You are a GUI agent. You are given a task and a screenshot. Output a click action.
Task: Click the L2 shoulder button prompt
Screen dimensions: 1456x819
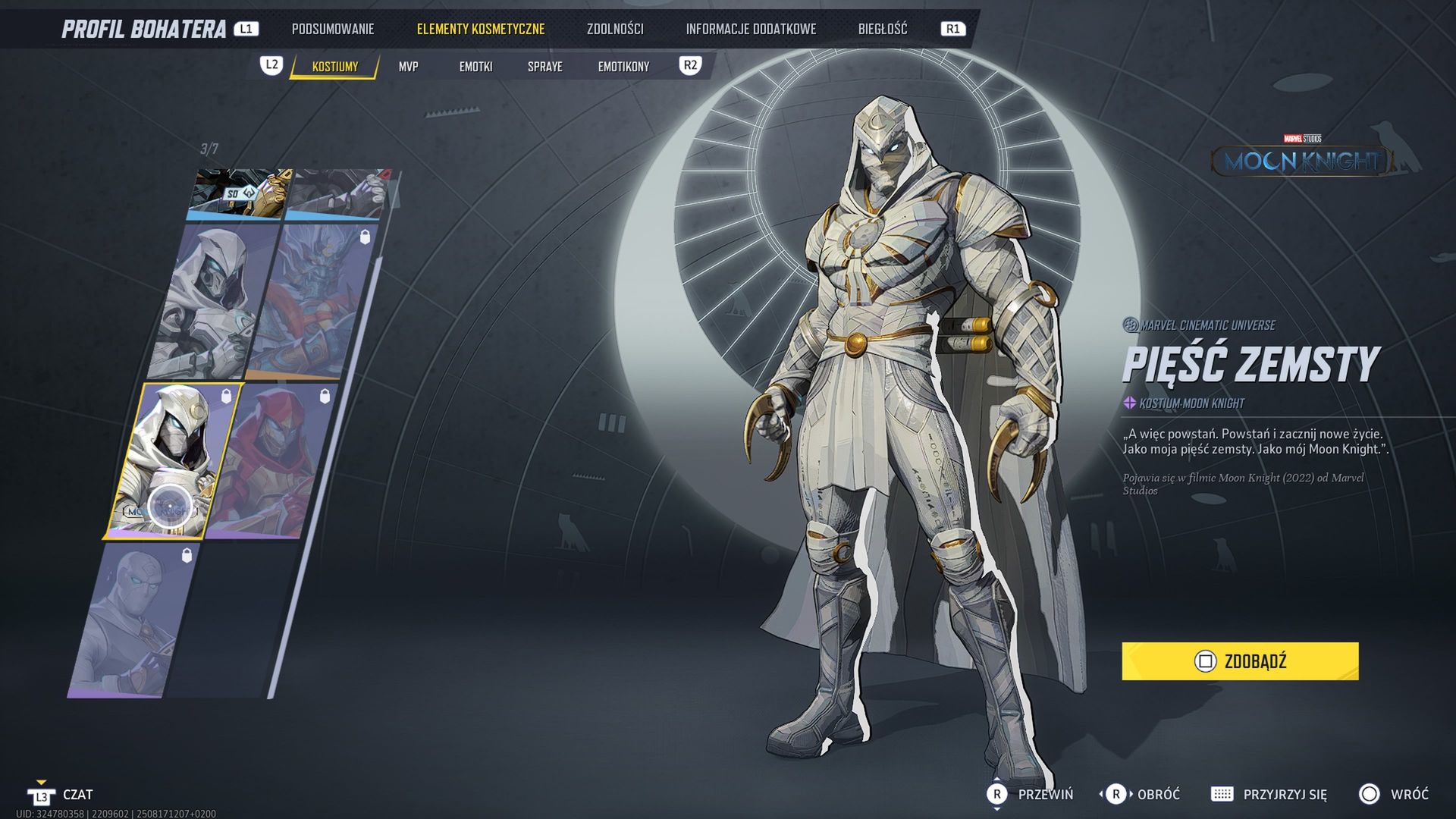[x=271, y=66]
